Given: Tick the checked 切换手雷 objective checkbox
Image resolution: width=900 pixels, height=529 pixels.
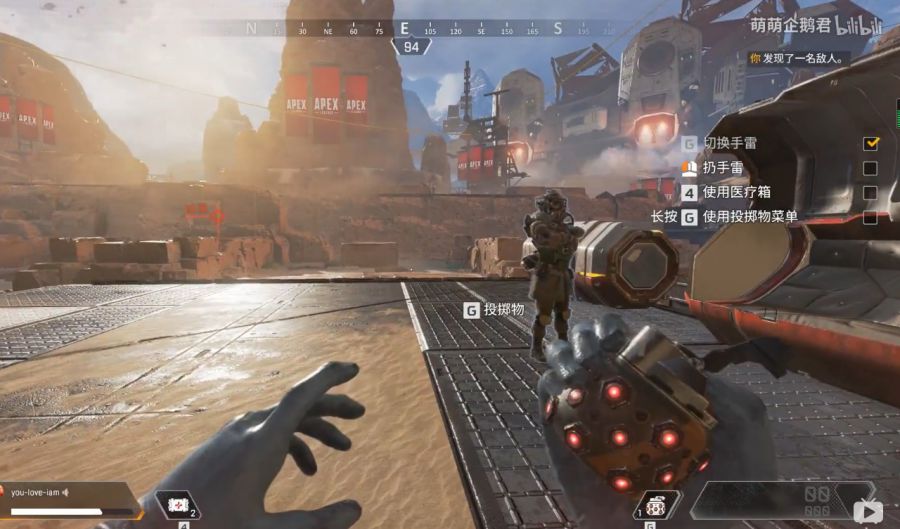Looking at the screenshot, I should pos(870,143).
